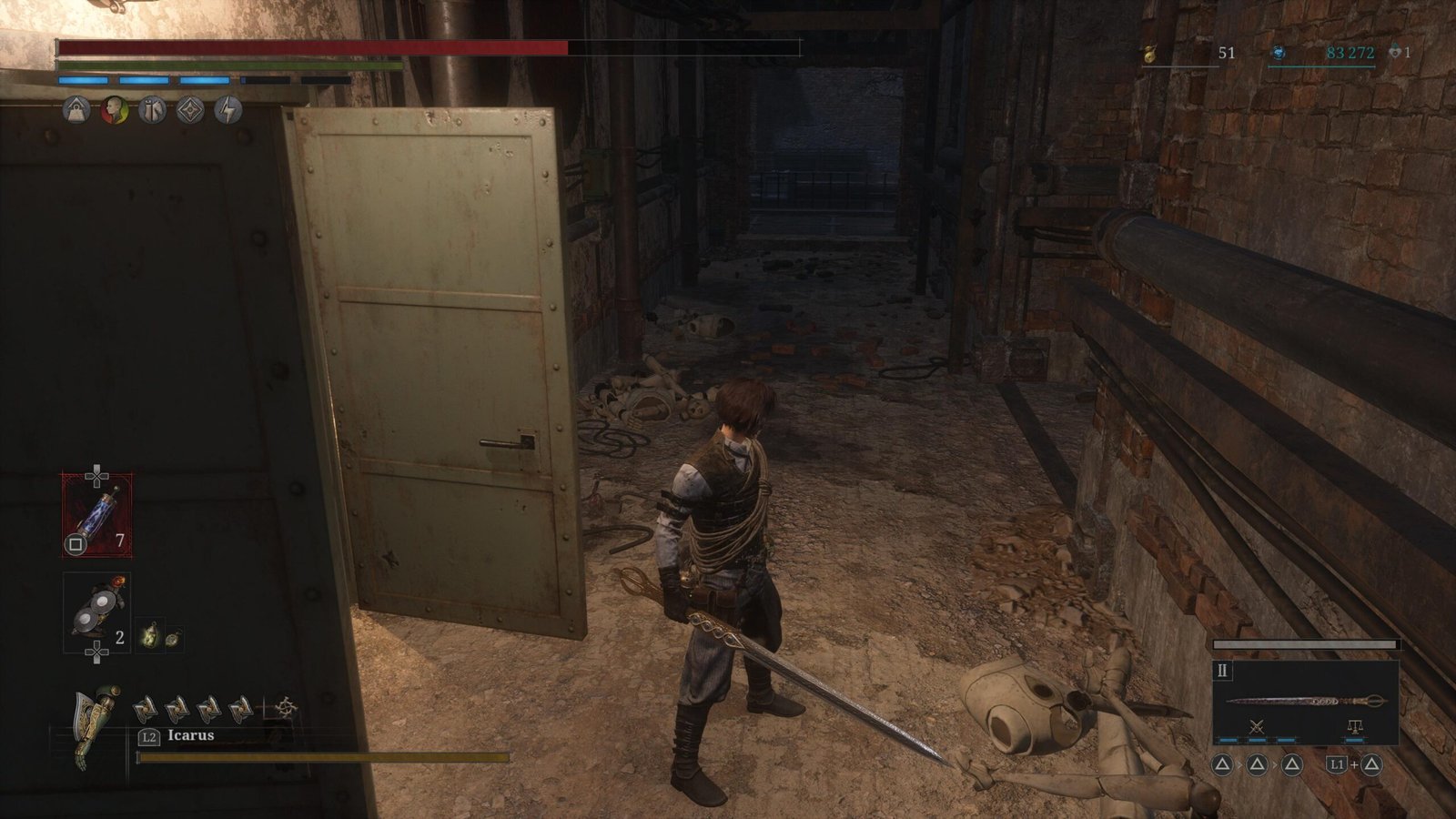Screen dimensions: 1456x819
Task: Open the equipped sword weapon panel
Action: 1305,701
